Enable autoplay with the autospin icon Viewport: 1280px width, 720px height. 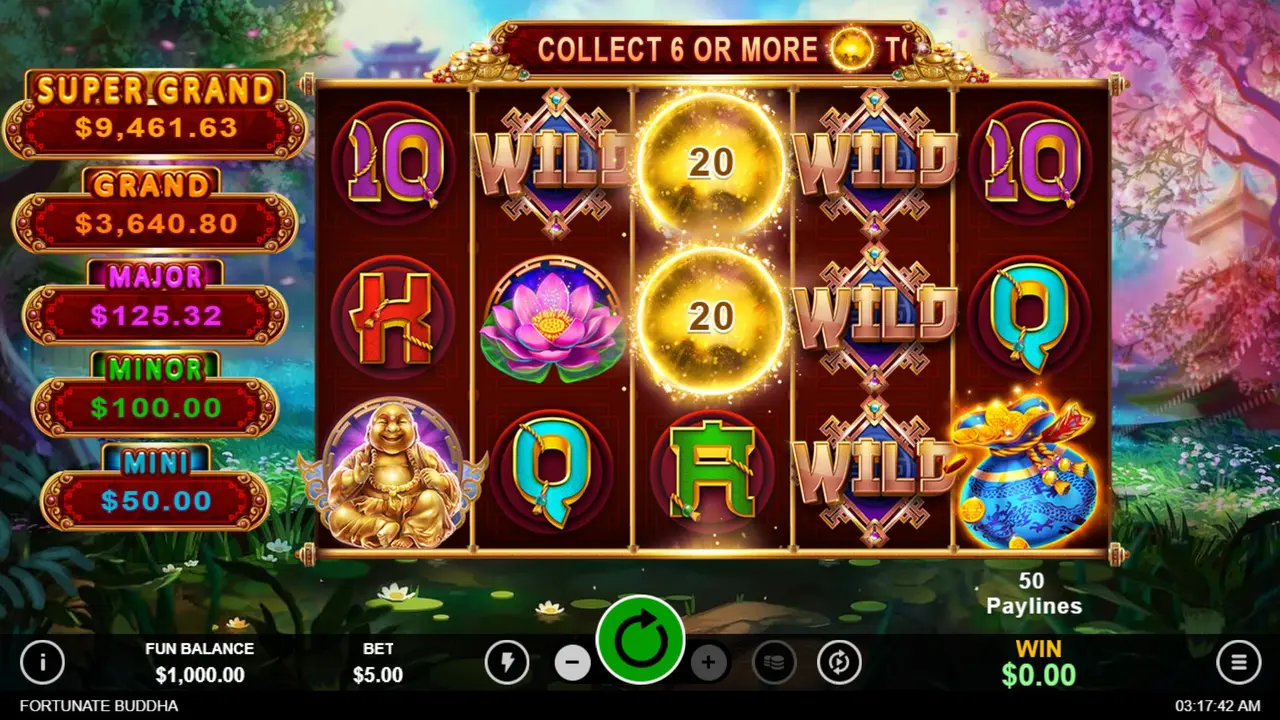(x=840, y=662)
